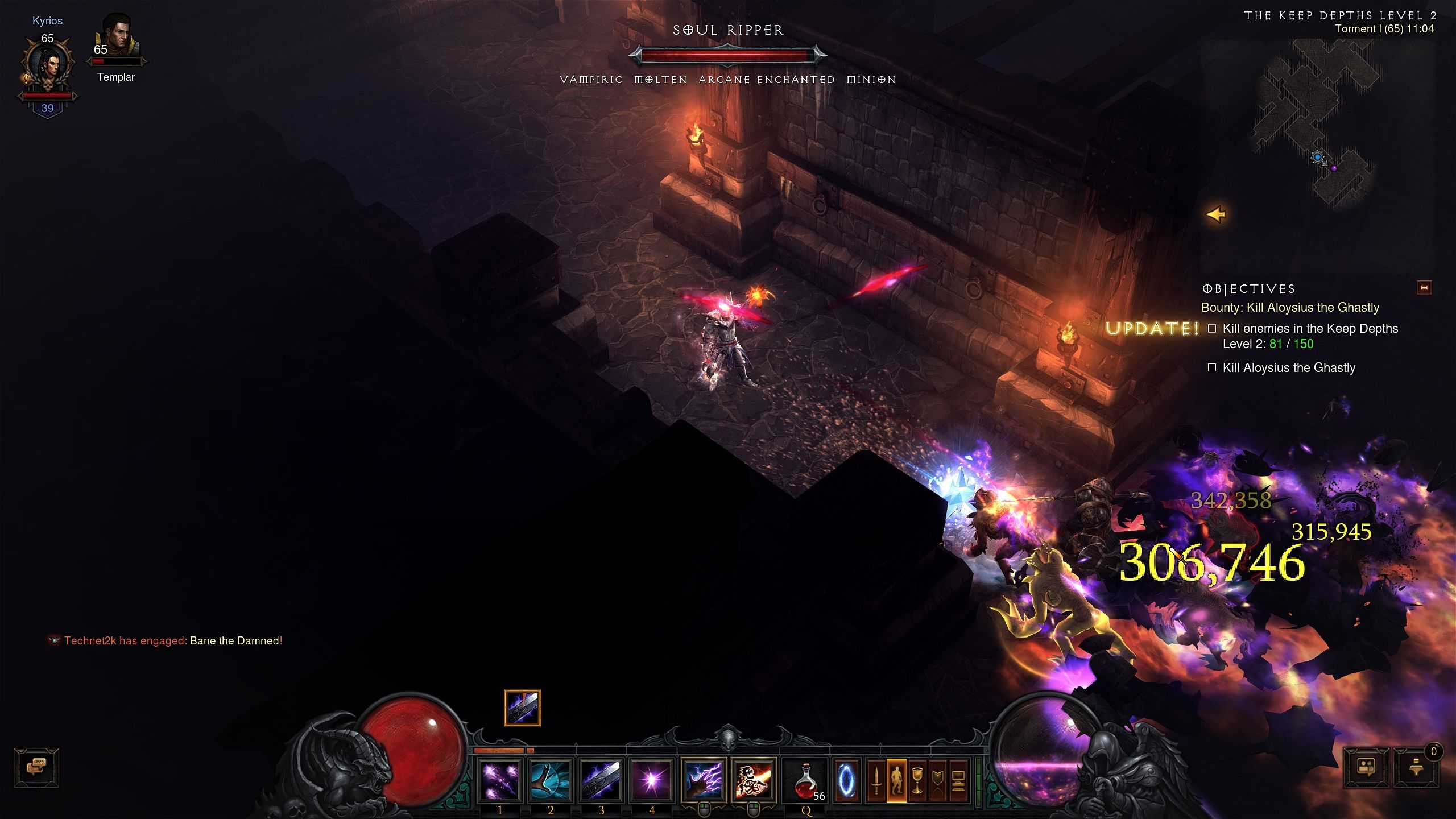The height and width of the screenshot is (819, 1456).
Task: Select the Aloysius the Ghastly bounty title
Action: pos(1290,308)
